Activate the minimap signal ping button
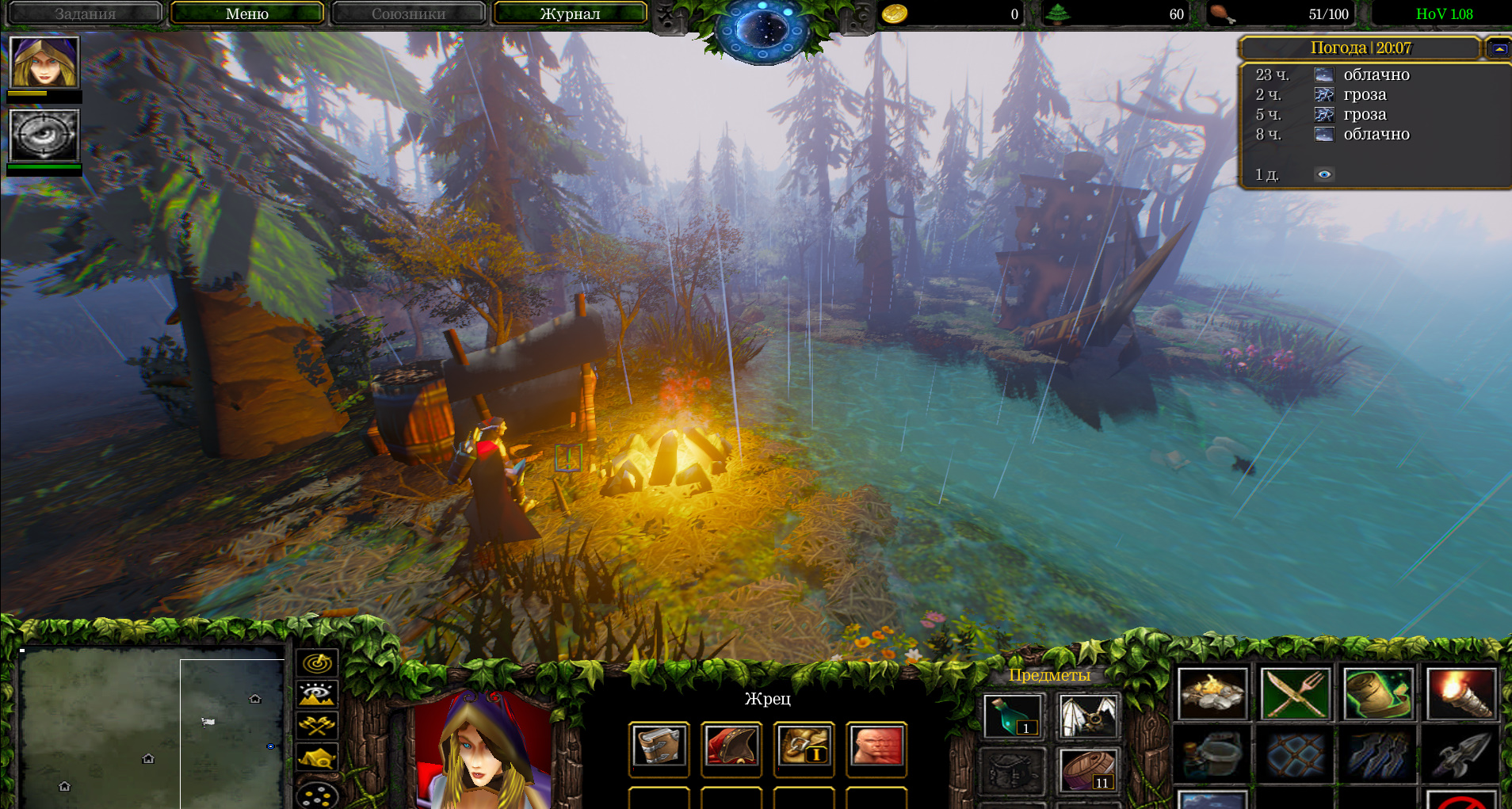This screenshot has width=1512, height=809. tap(317, 663)
